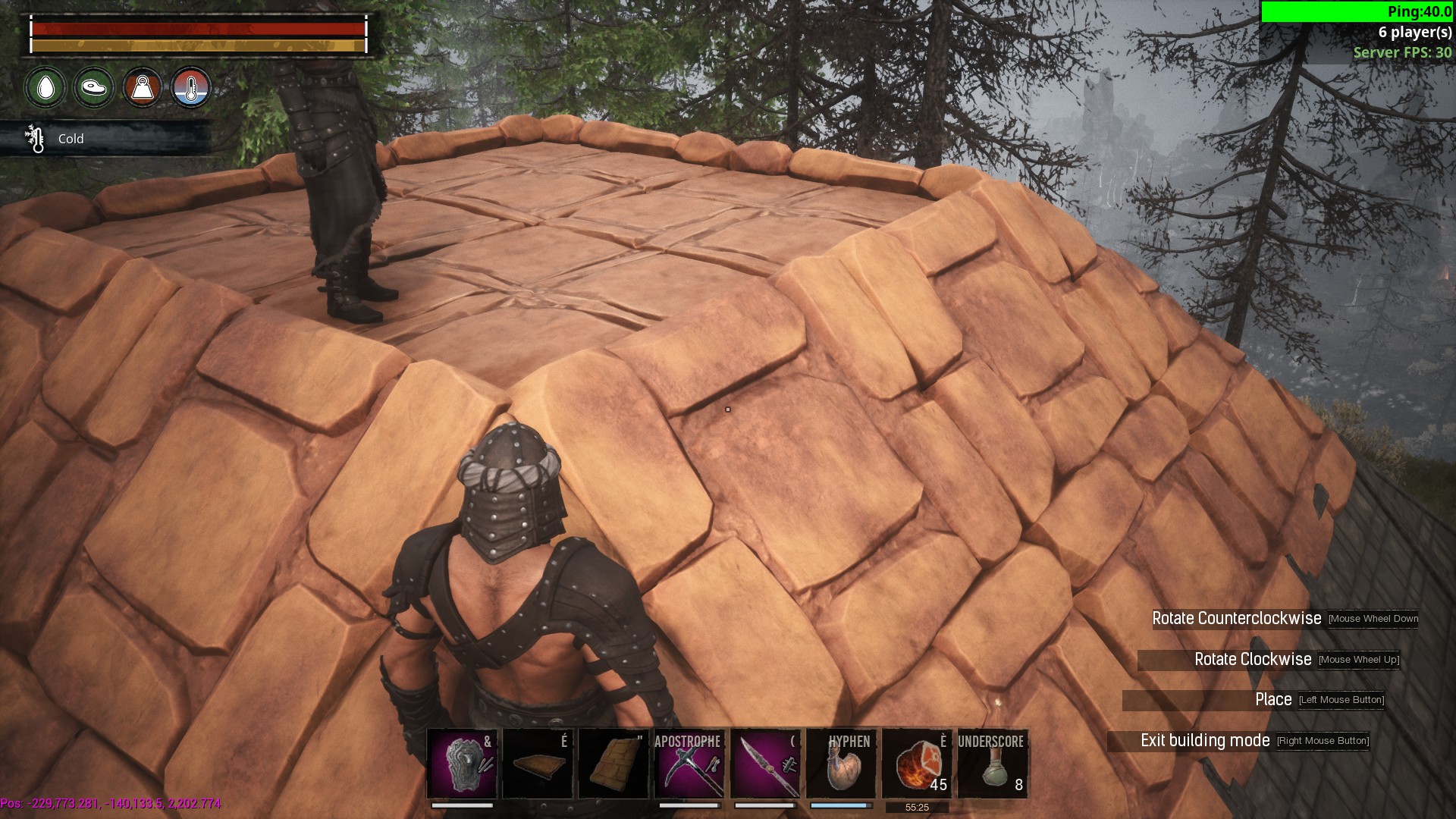Equip the spear from the hotbar
Viewport: 1456px width, 819px height.
(x=765, y=764)
